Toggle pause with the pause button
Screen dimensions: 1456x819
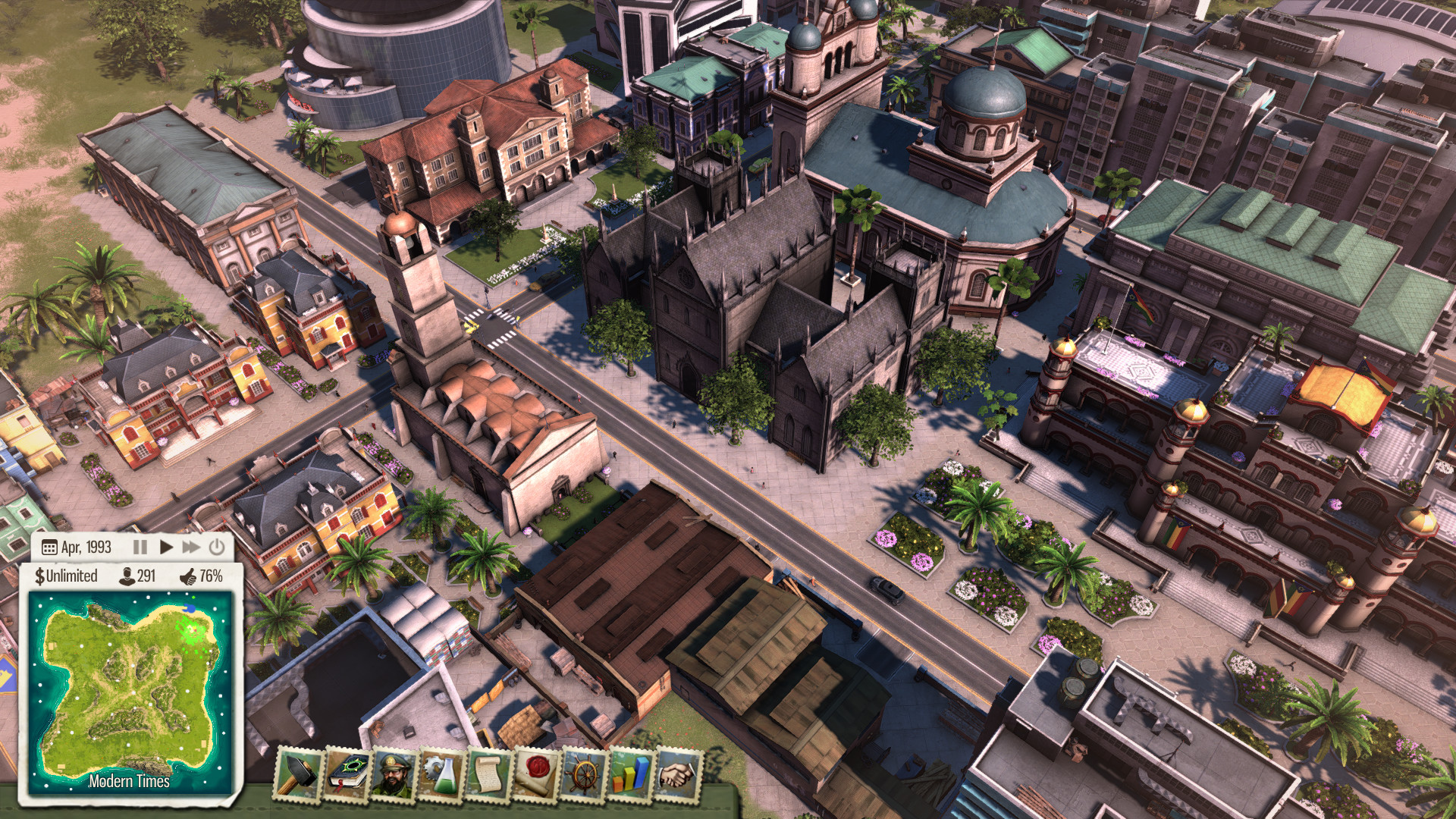[141, 548]
